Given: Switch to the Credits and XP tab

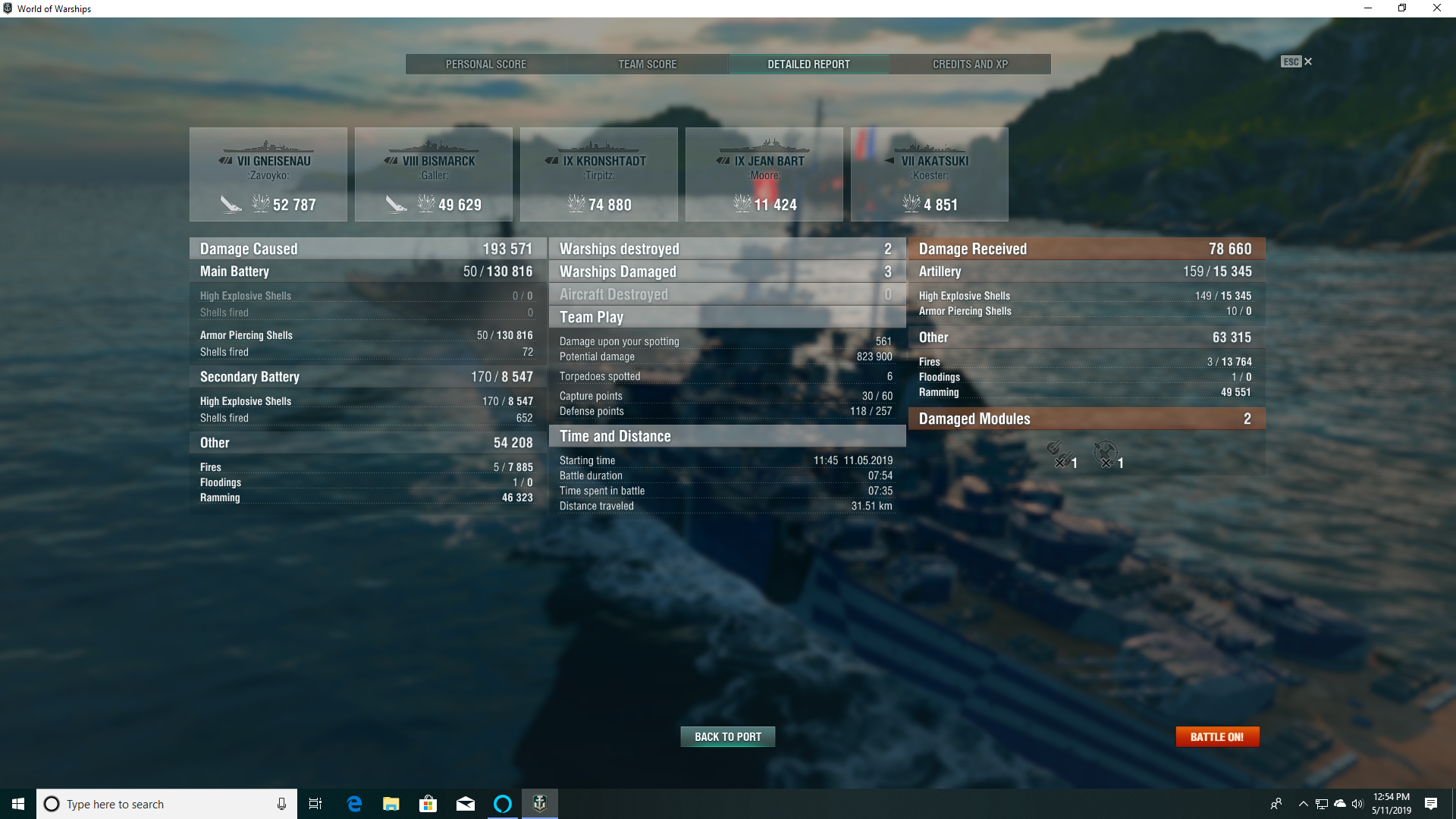Looking at the screenshot, I should click(x=970, y=64).
